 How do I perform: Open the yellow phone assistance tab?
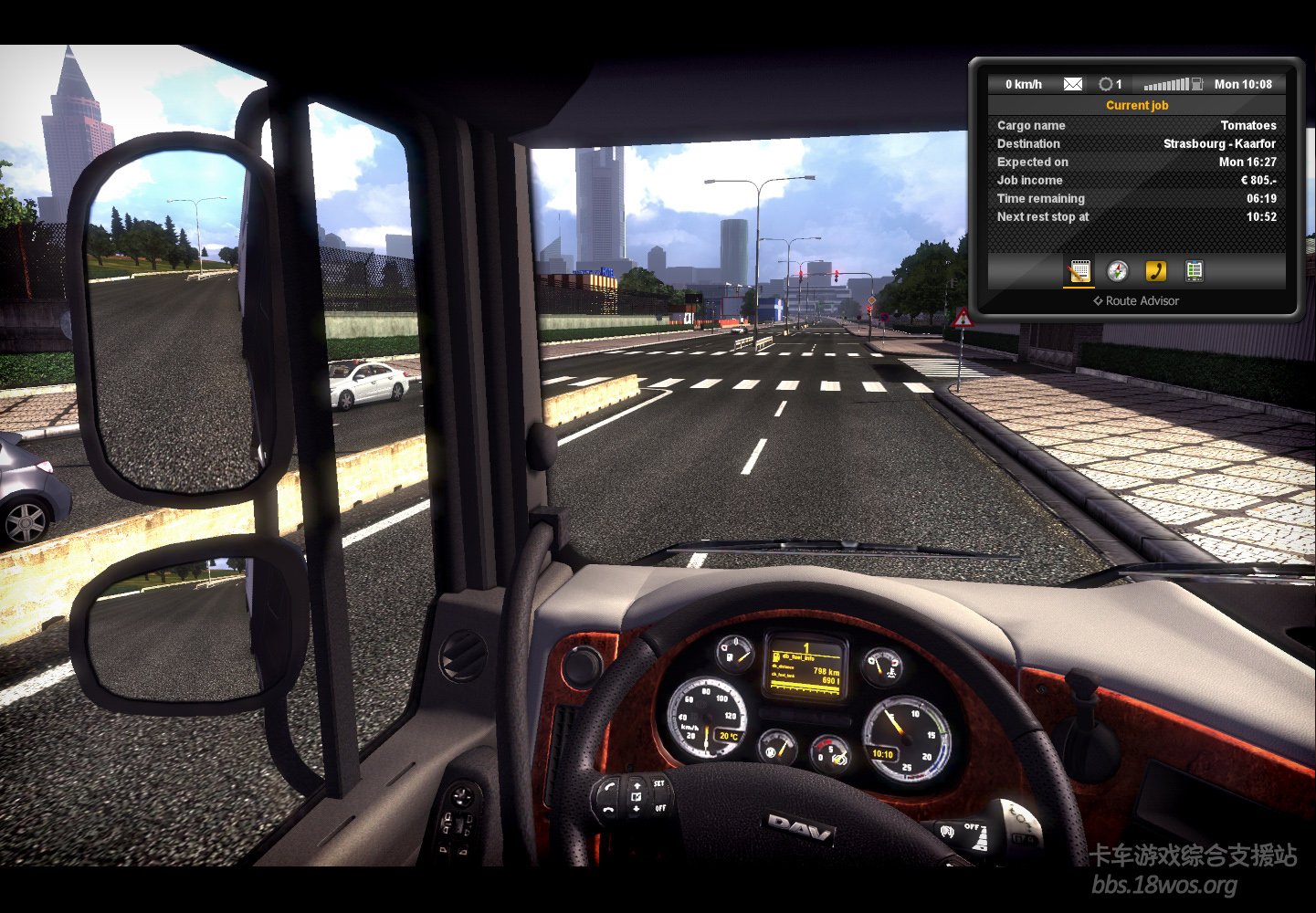point(1156,271)
